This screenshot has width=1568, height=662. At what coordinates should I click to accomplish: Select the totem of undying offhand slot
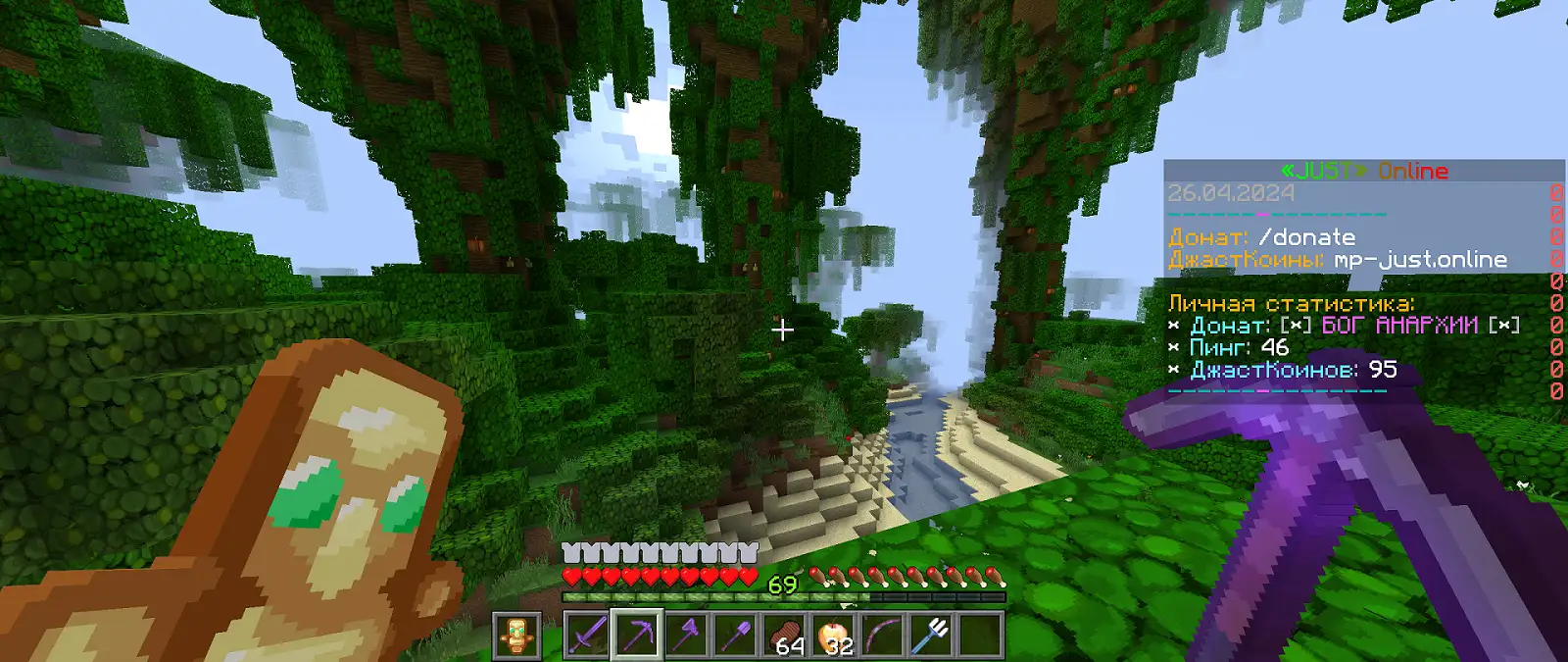coord(516,636)
